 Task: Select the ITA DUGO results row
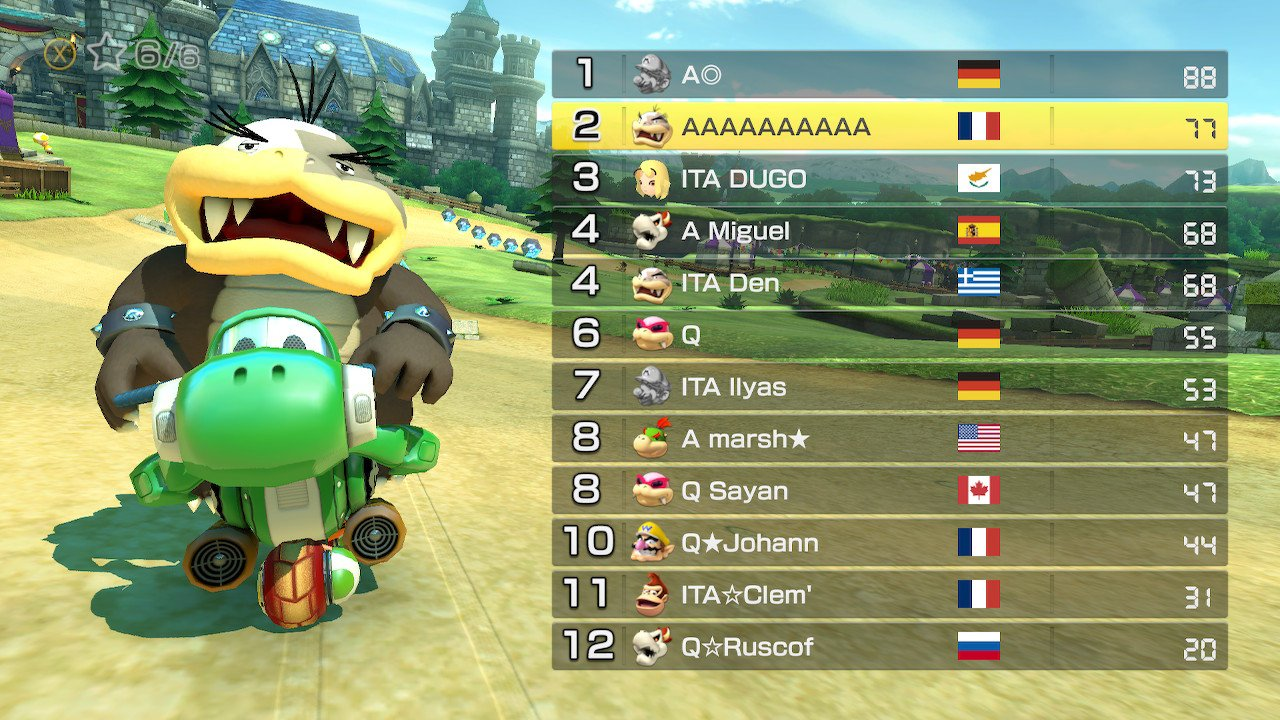pyautogui.click(x=889, y=179)
